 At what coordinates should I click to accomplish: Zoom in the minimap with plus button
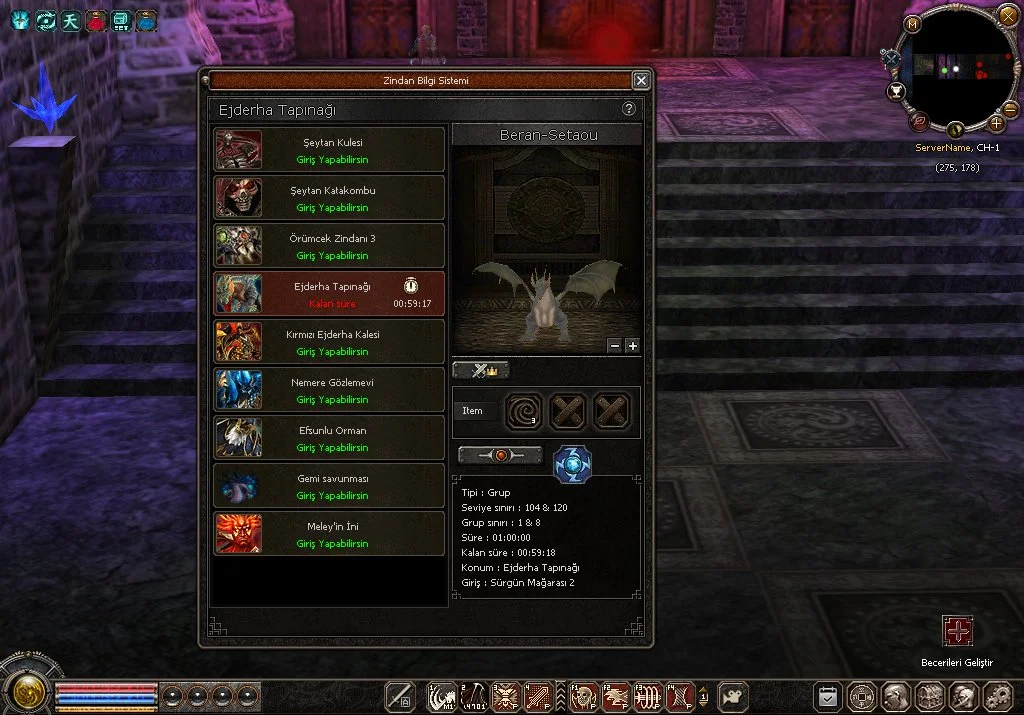[x=997, y=124]
